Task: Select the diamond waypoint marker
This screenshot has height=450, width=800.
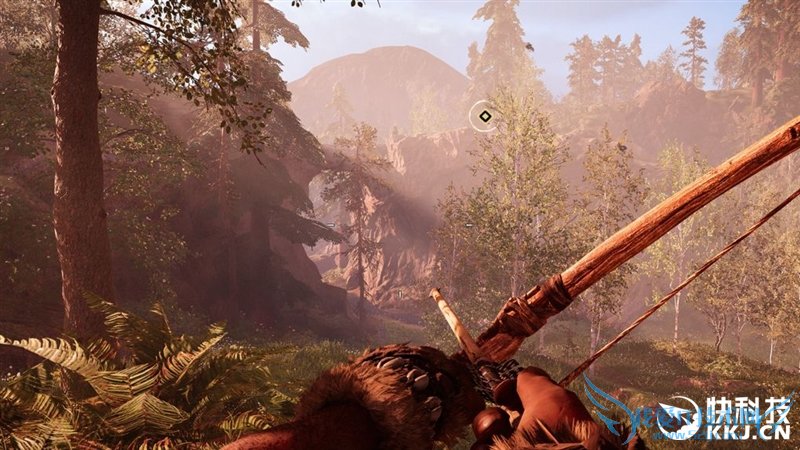Action: pyautogui.click(x=484, y=116)
